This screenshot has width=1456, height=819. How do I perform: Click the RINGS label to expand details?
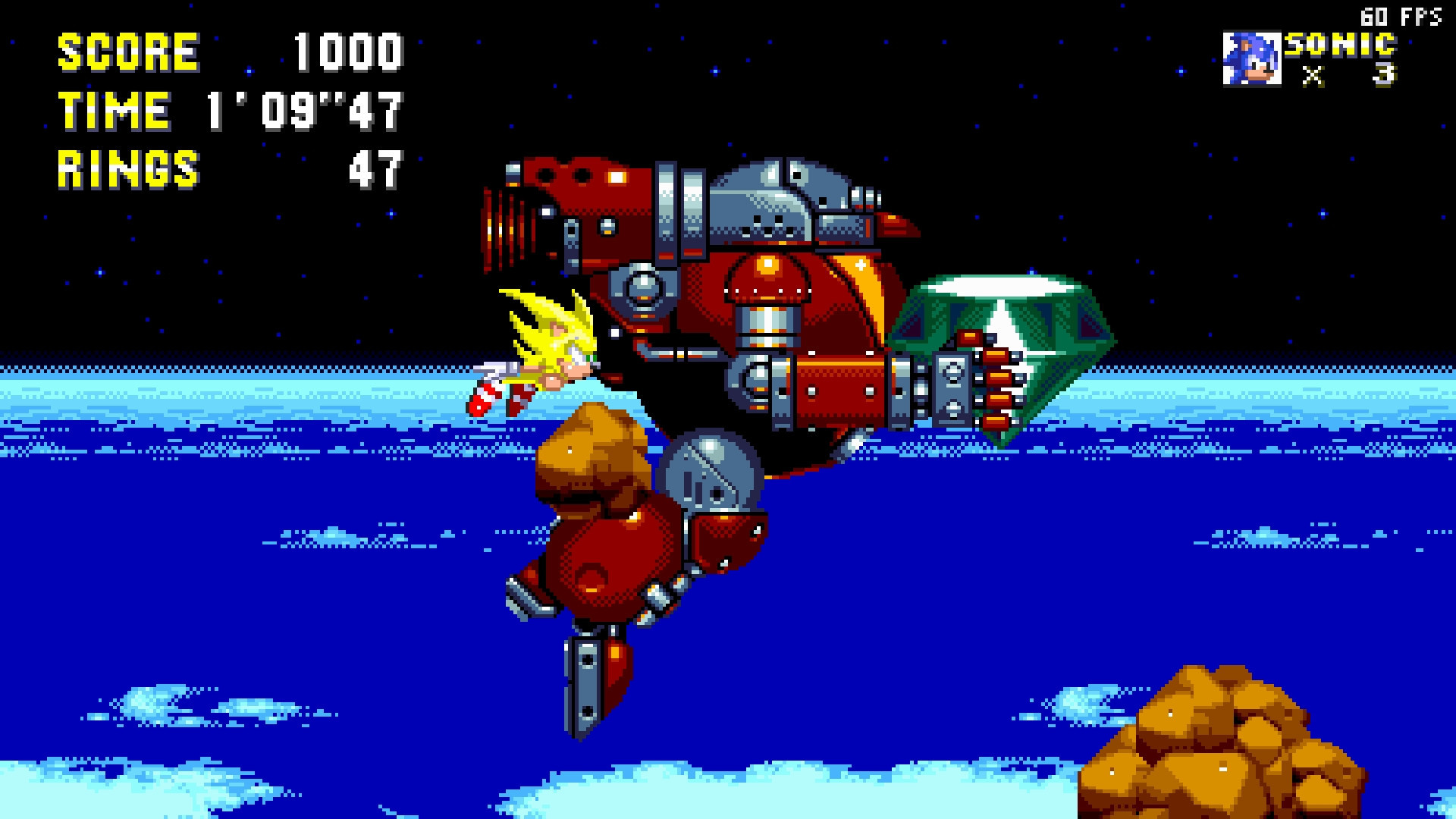point(129,168)
